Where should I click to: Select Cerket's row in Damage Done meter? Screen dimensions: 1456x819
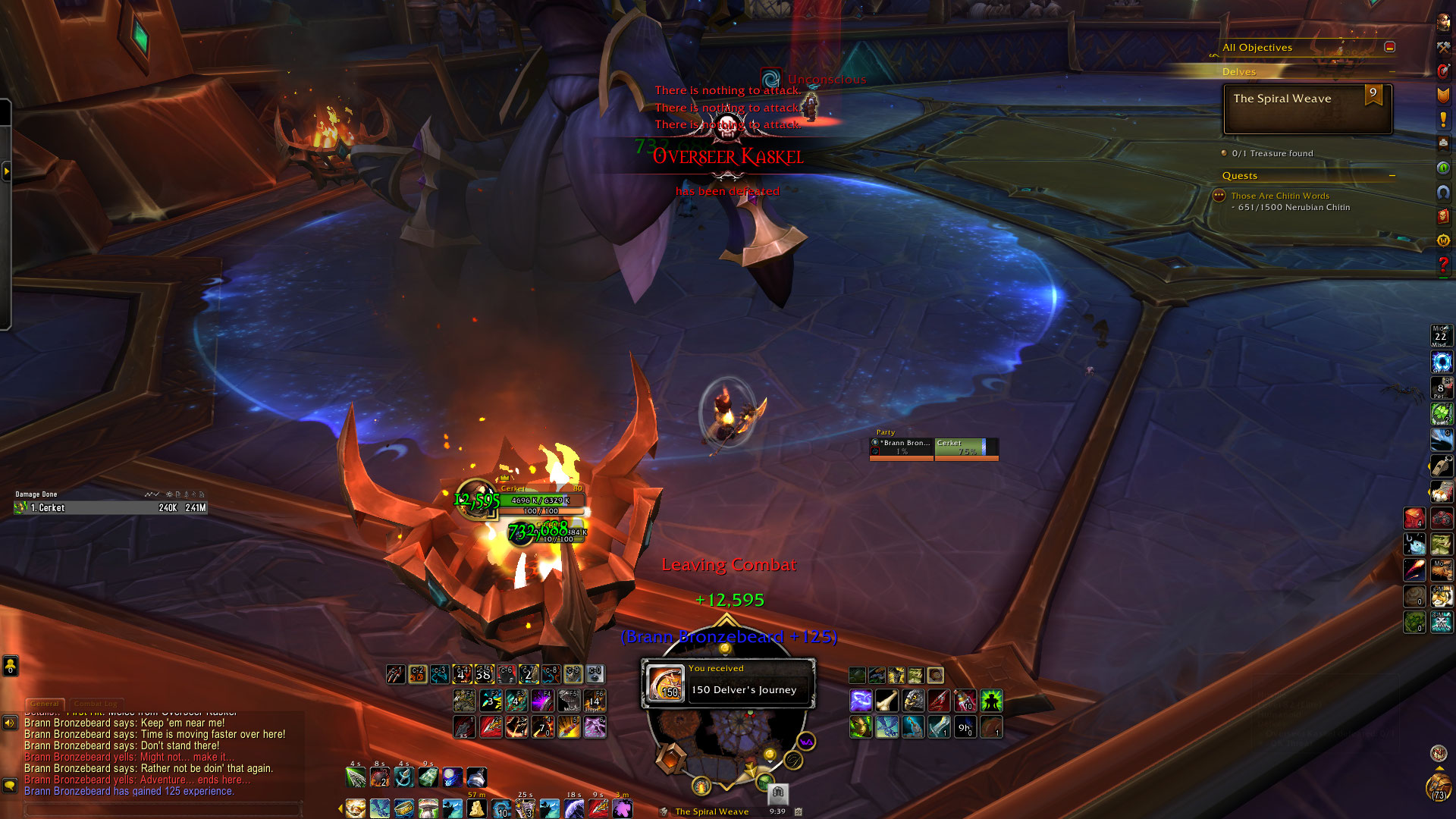(111, 508)
